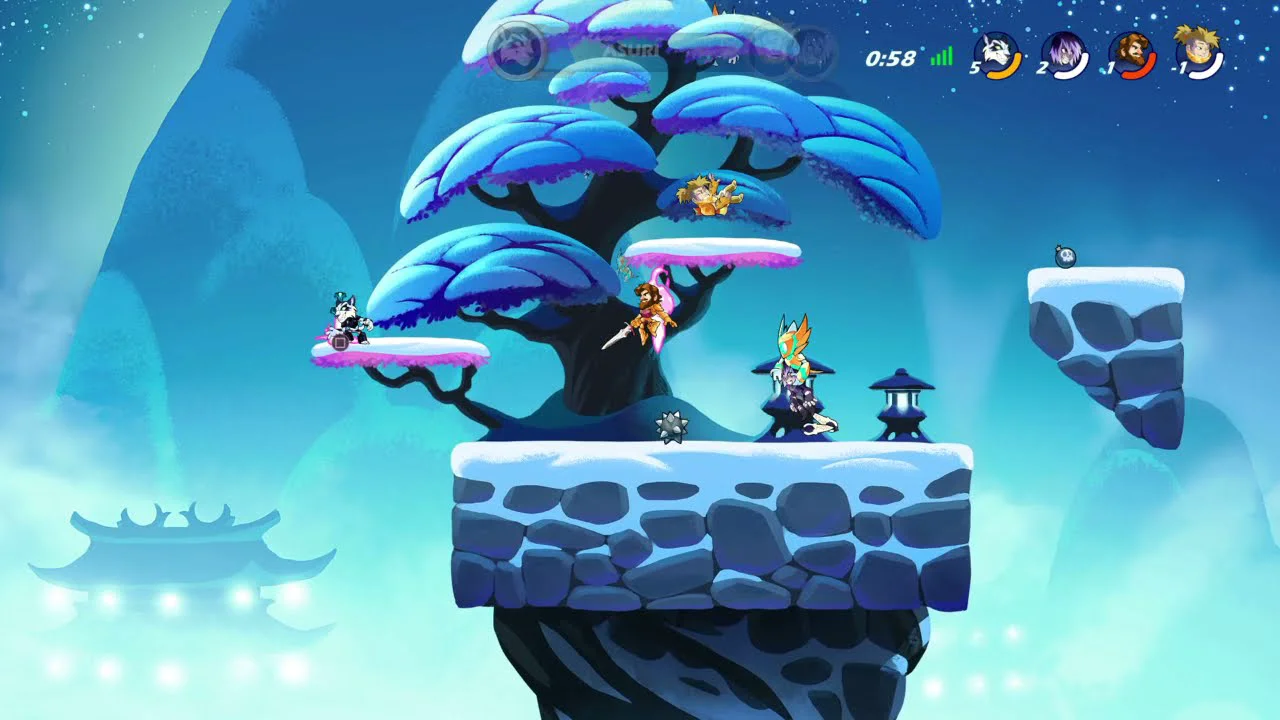Choose the brown-bearded player portrait

tap(1131, 55)
